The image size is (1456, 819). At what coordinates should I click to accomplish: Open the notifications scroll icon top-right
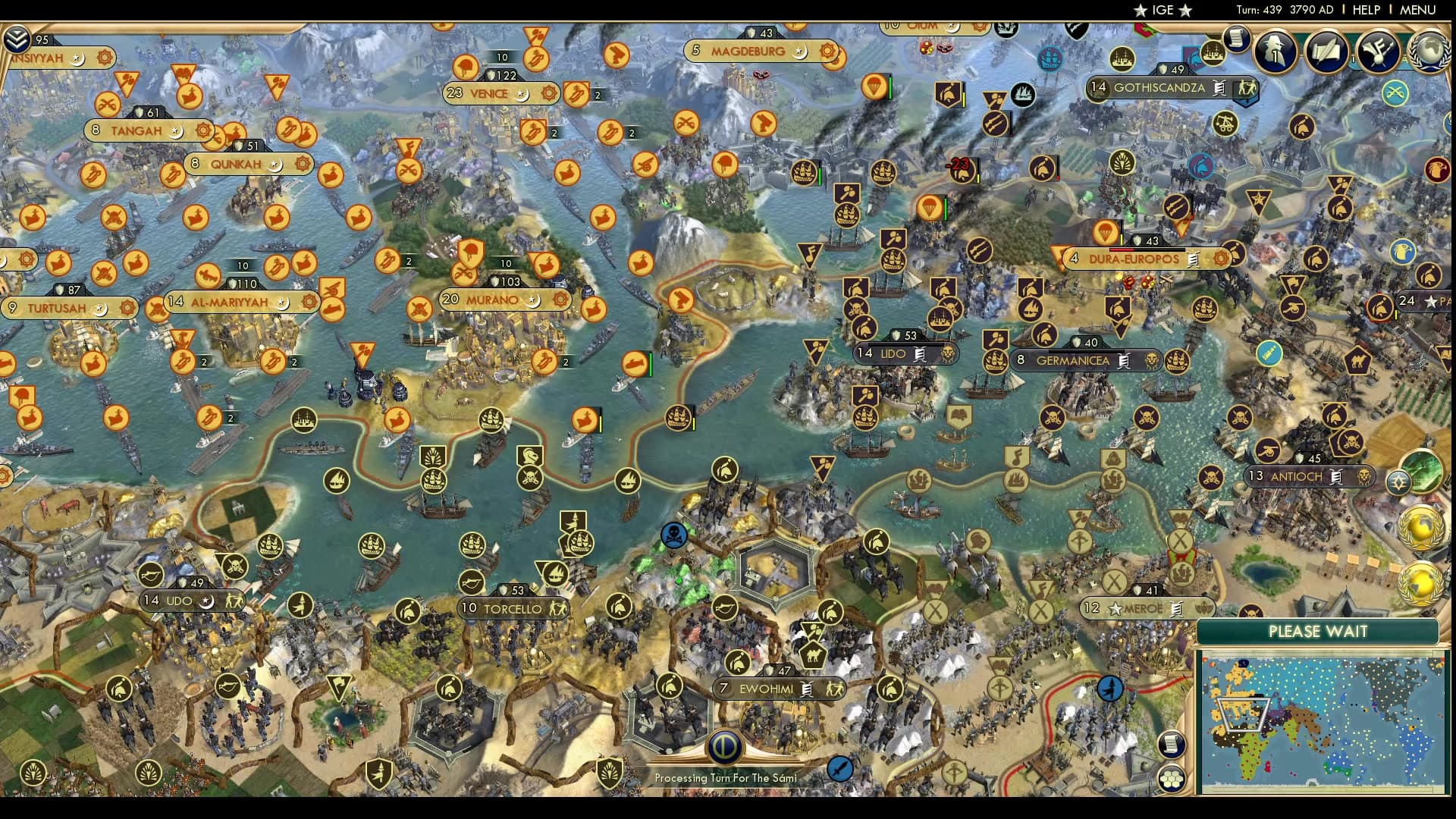point(1238,39)
